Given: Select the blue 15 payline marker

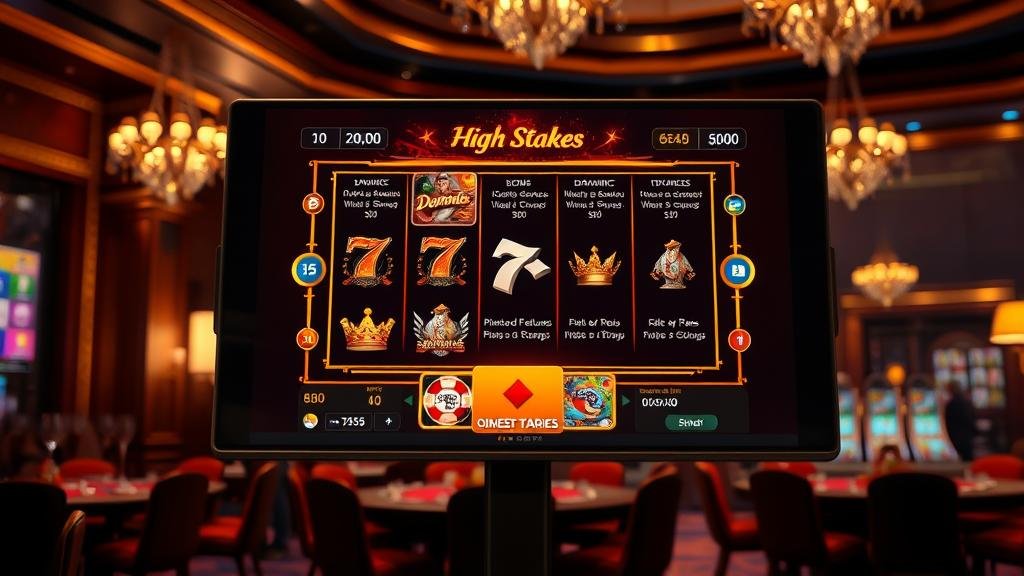Looking at the screenshot, I should tap(308, 270).
